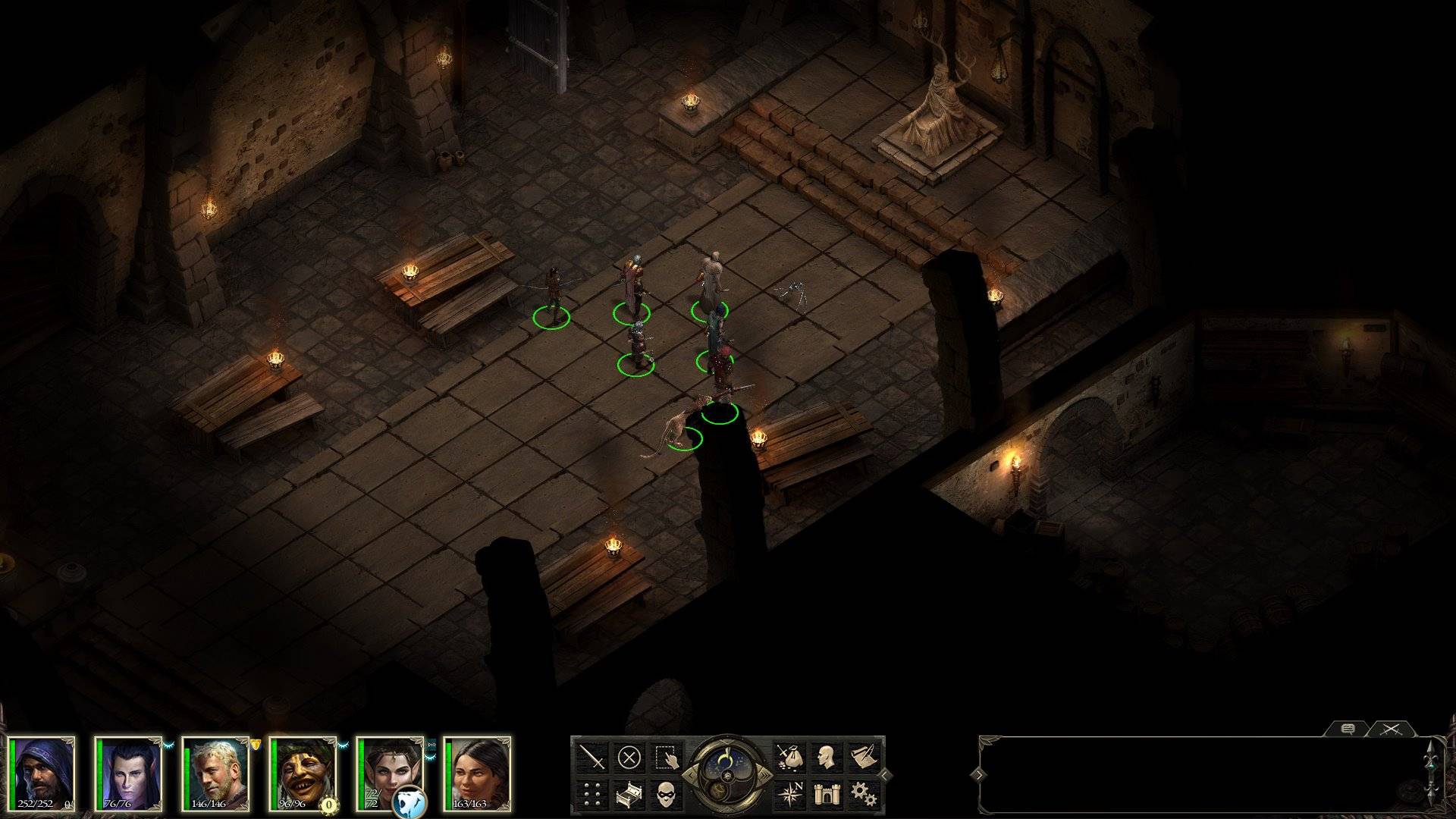Activate the sword attack command
The width and height of the screenshot is (1456, 819).
(592, 757)
